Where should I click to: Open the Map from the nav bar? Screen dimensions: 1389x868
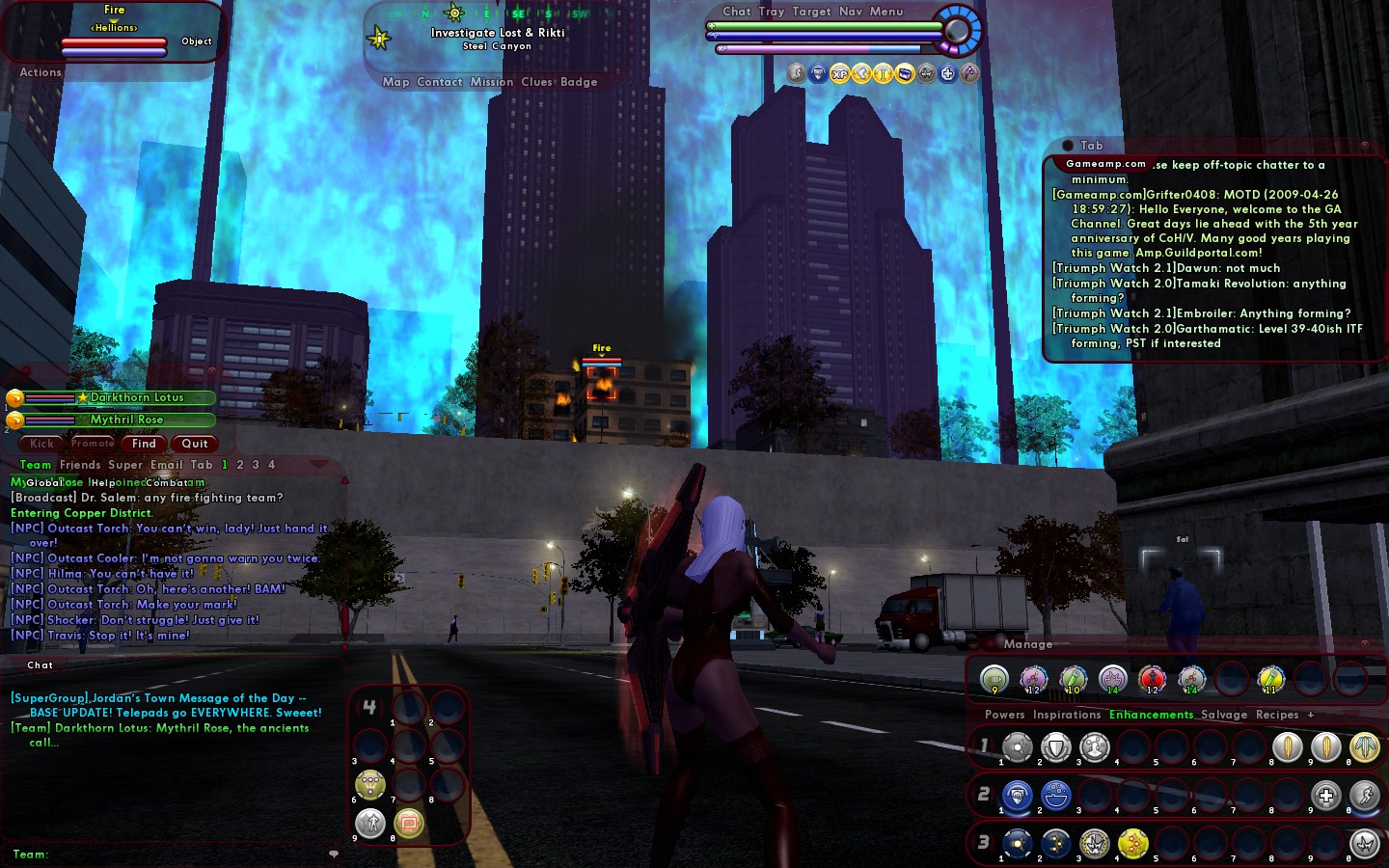pyautogui.click(x=395, y=82)
